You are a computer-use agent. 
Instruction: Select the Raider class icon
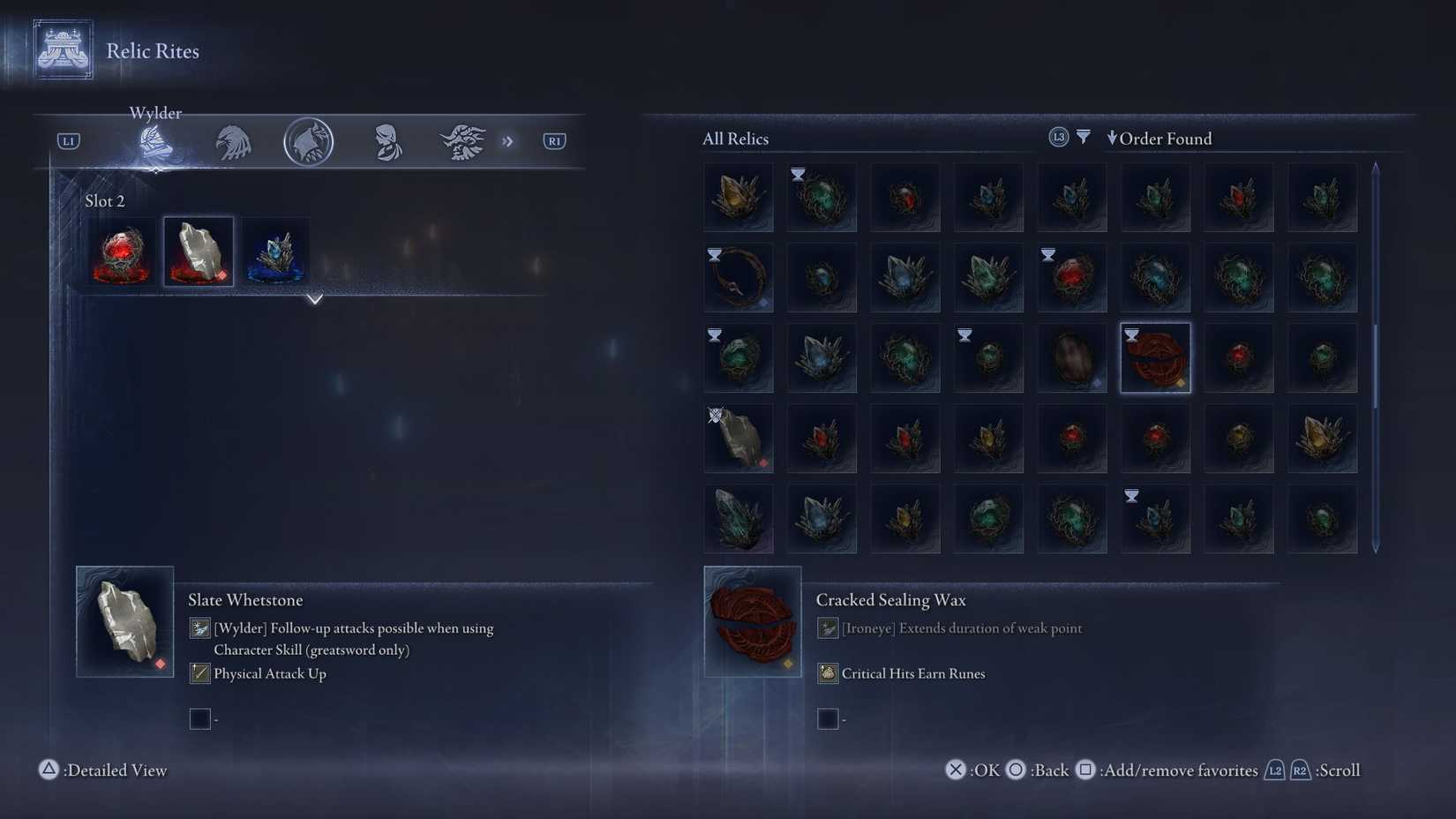[x=462, y=142]
